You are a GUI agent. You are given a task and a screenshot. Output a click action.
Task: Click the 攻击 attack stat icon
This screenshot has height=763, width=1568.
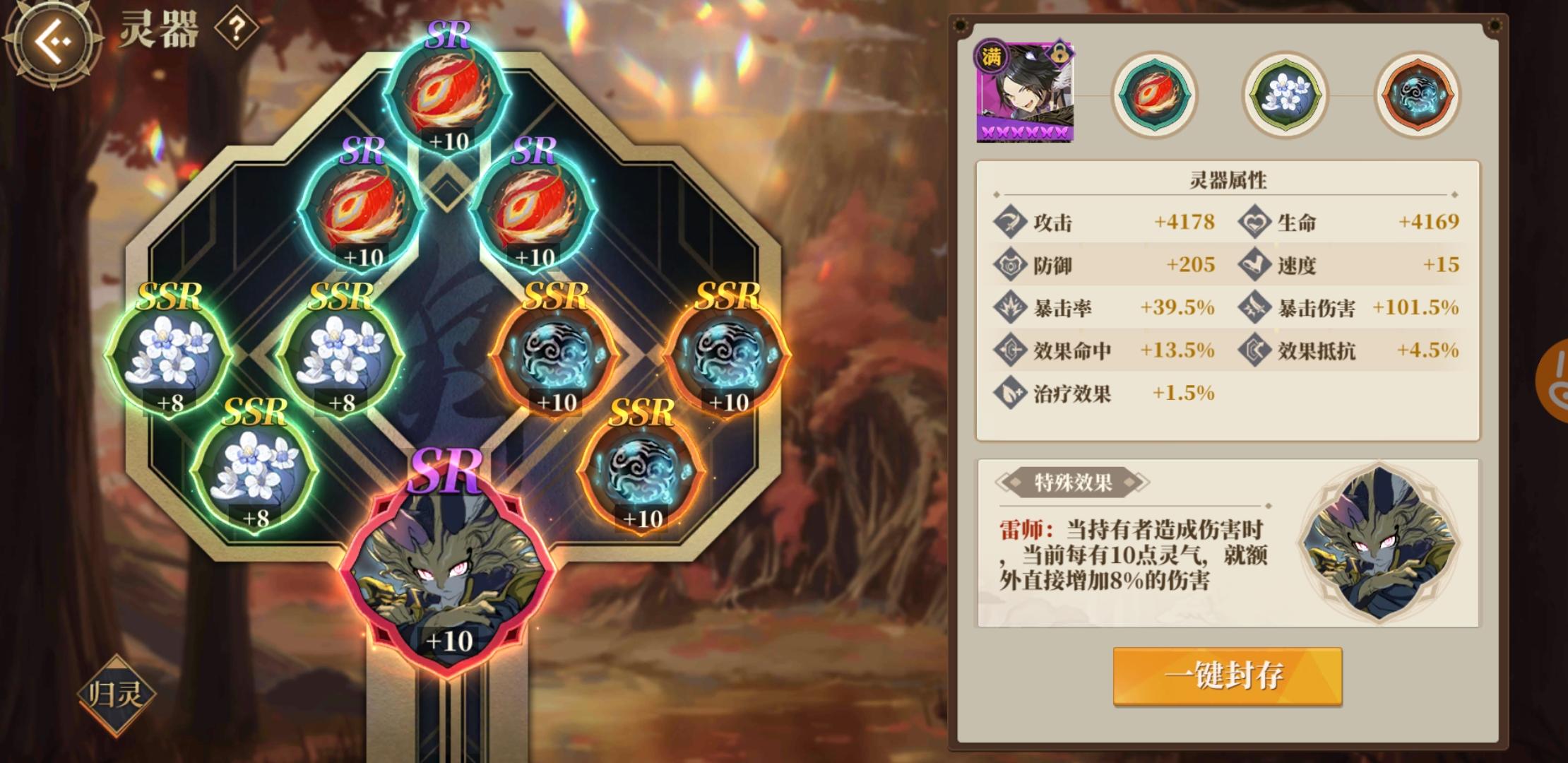[x=1011, y=221]
